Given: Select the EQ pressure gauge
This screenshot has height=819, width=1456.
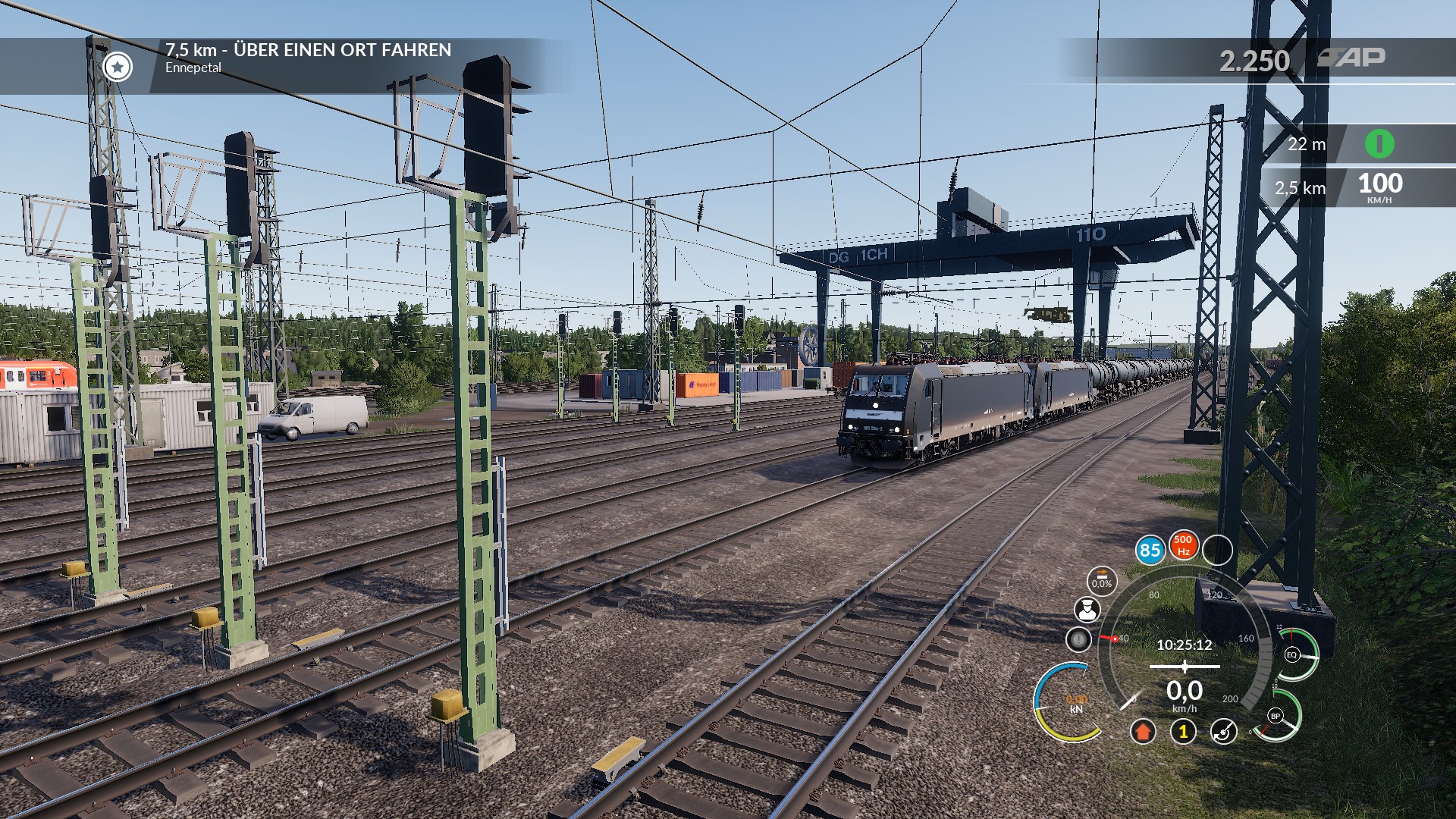Looking at the screenshot, I should pos(1293,654).
